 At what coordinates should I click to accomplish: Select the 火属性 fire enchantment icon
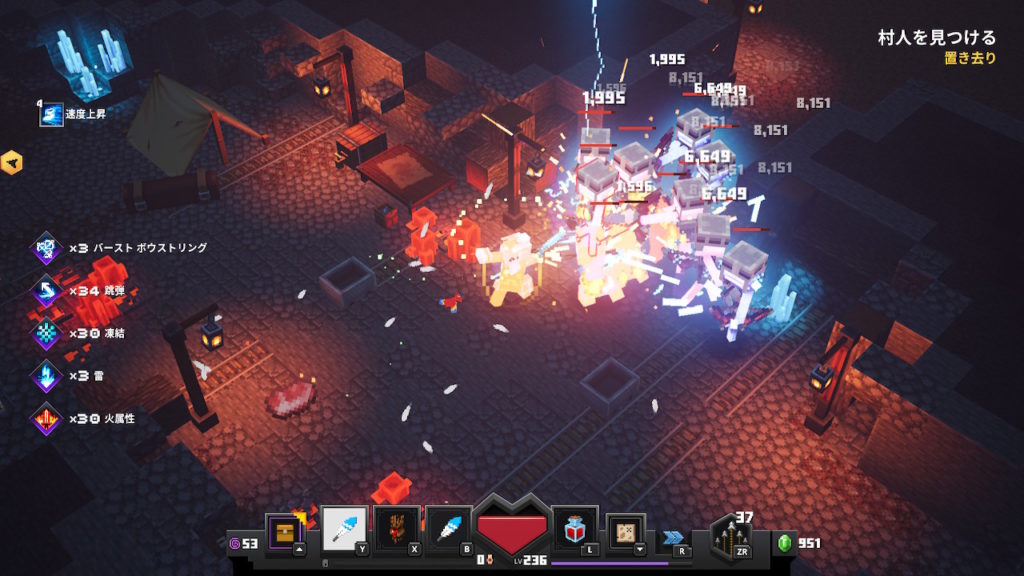(x=47, y=418)
